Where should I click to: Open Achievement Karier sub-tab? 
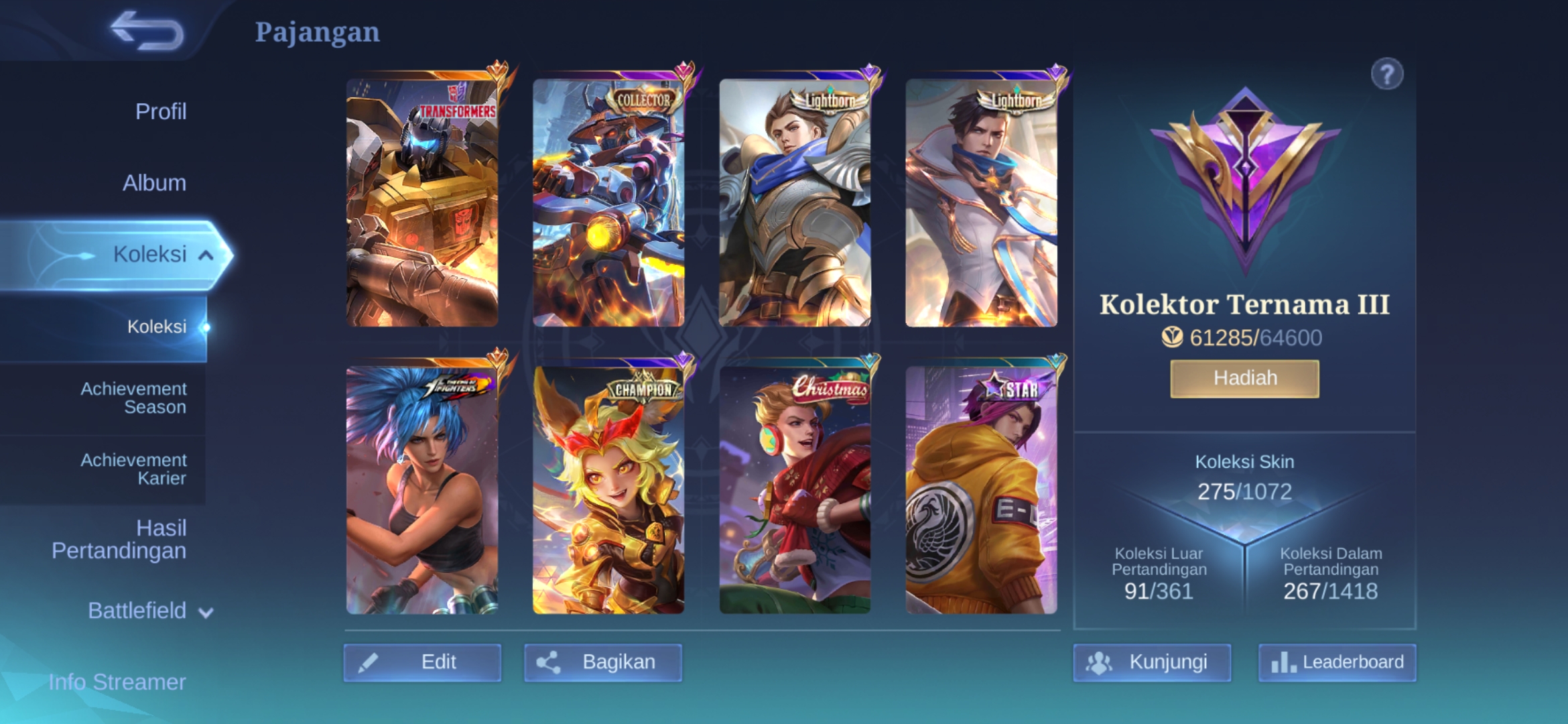pos(133,469)
